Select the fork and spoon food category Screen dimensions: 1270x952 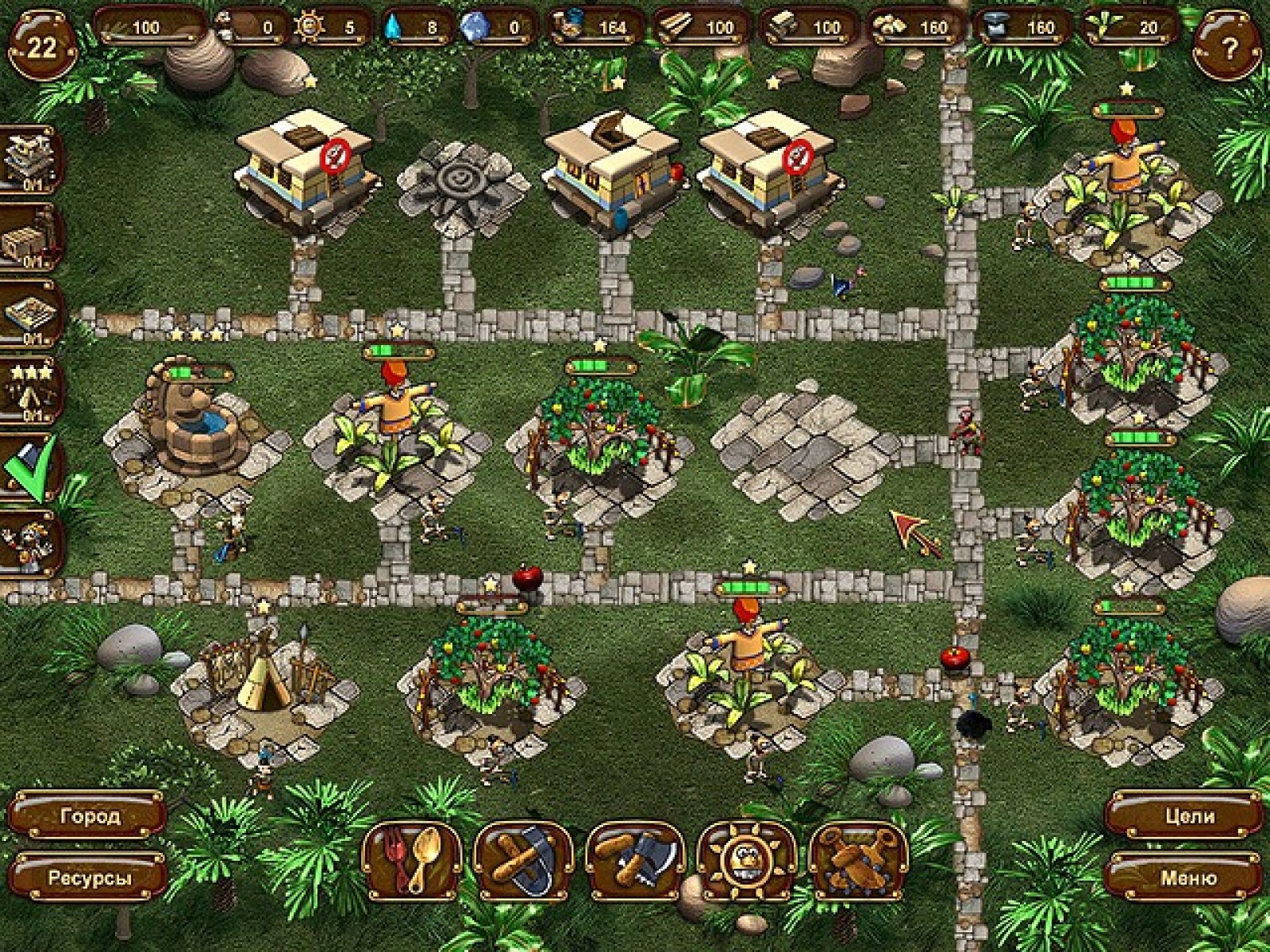[x=411, y=861]
